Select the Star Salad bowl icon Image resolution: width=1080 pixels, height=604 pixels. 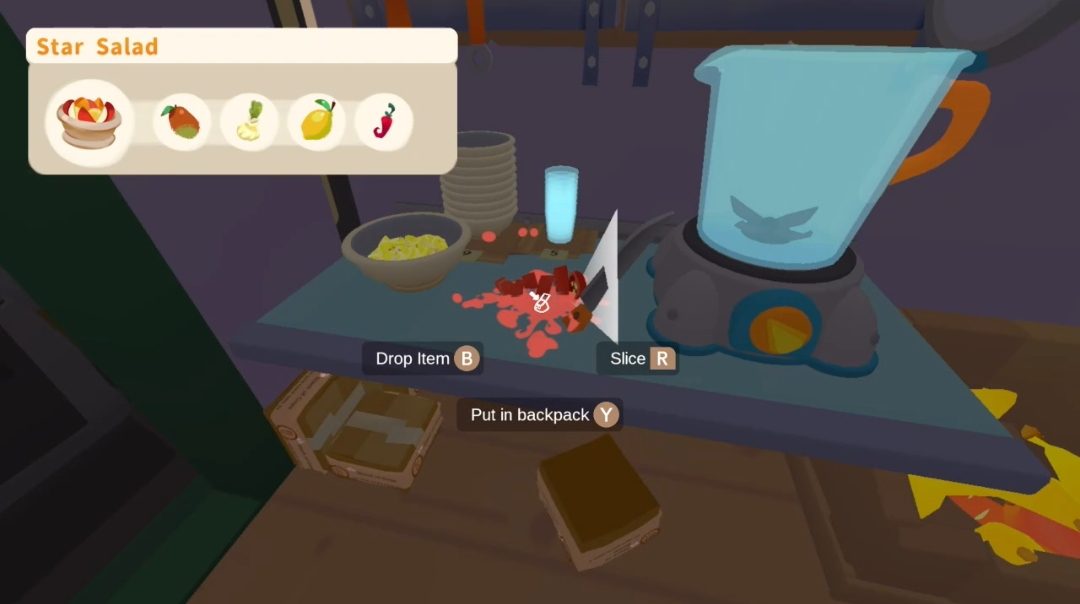(x=90, y=121)
